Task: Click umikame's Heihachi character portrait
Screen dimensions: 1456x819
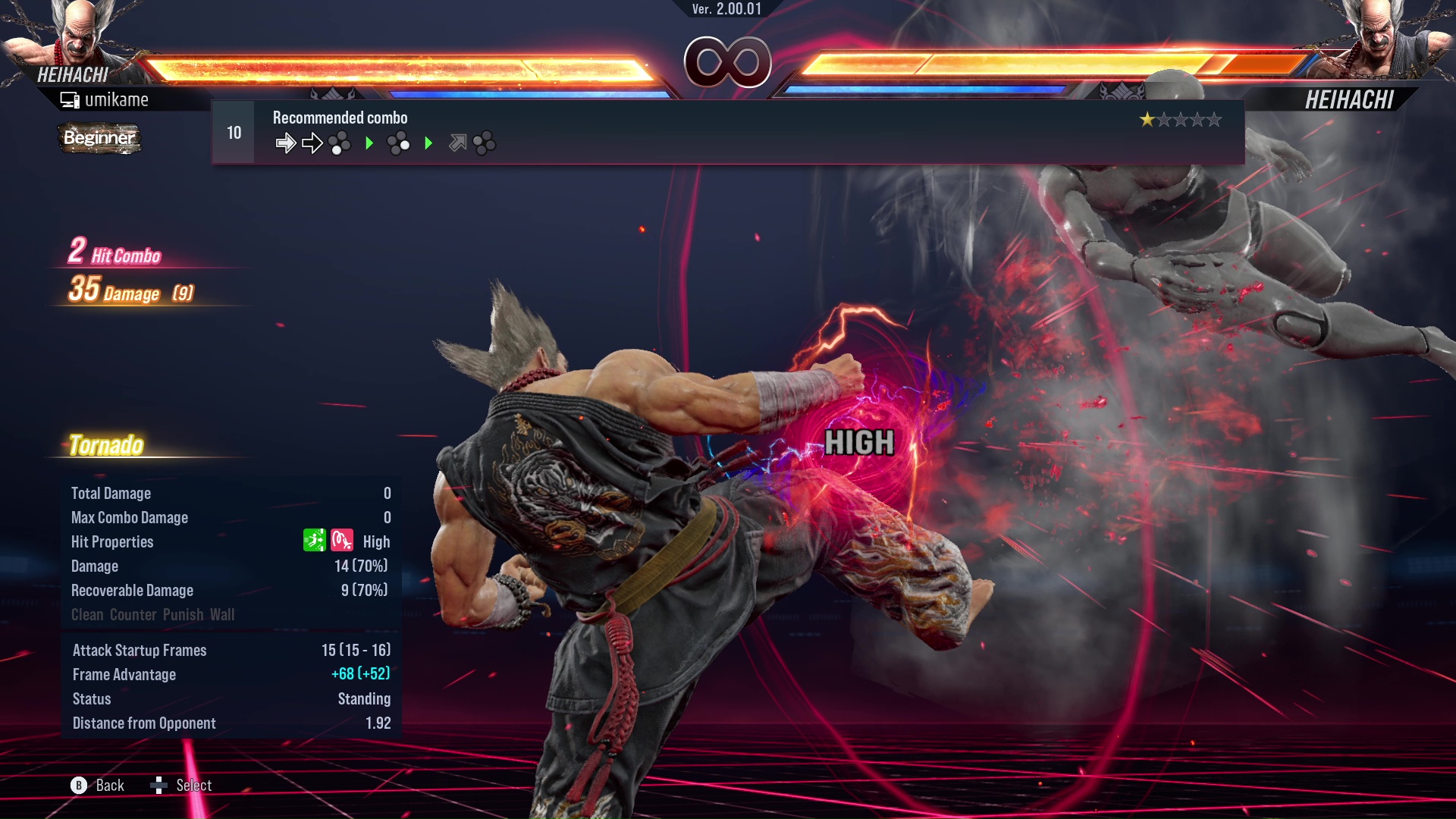Action: pos(76,34)
